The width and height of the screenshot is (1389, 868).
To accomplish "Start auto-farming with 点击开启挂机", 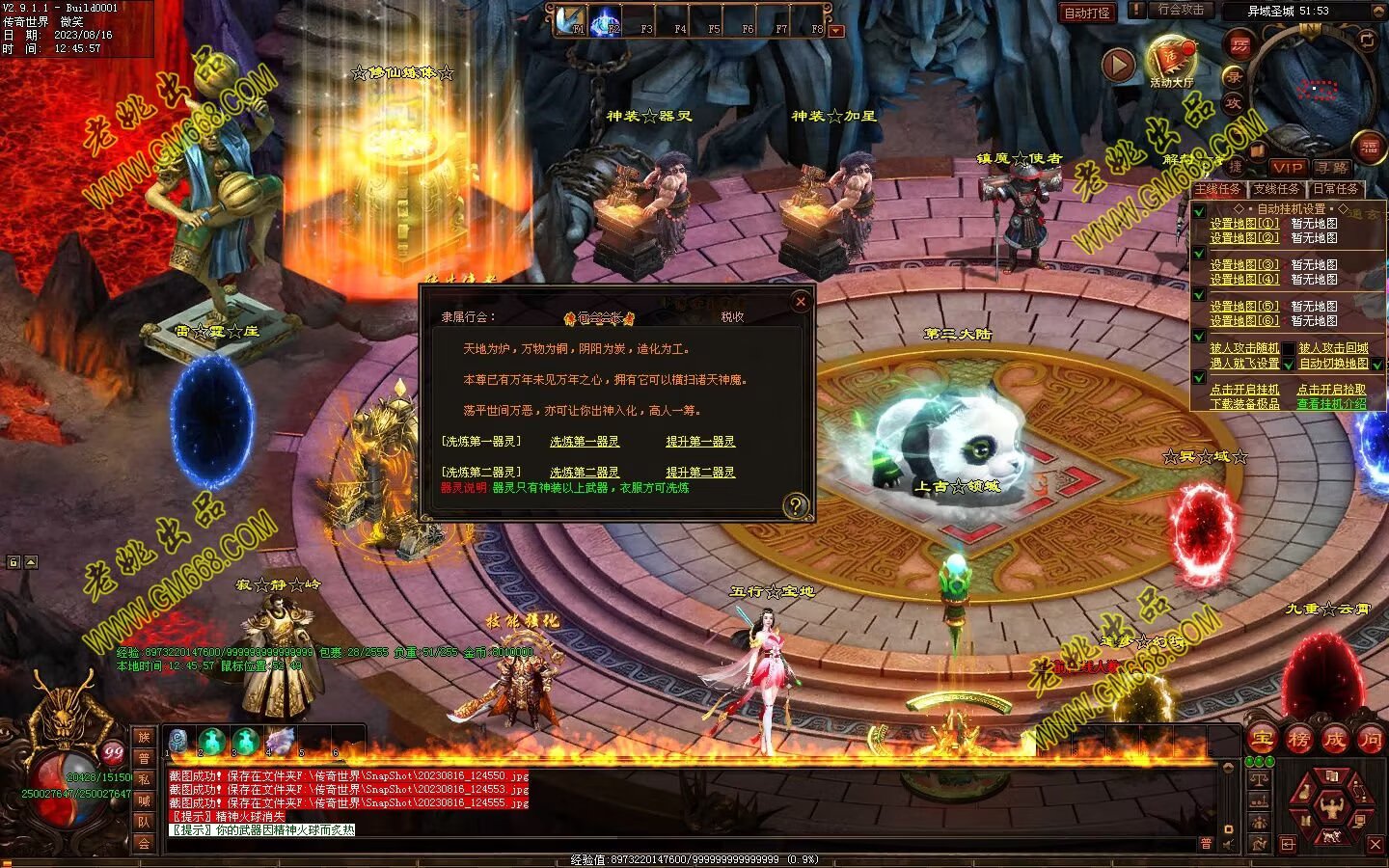I will coord(1244,390).
